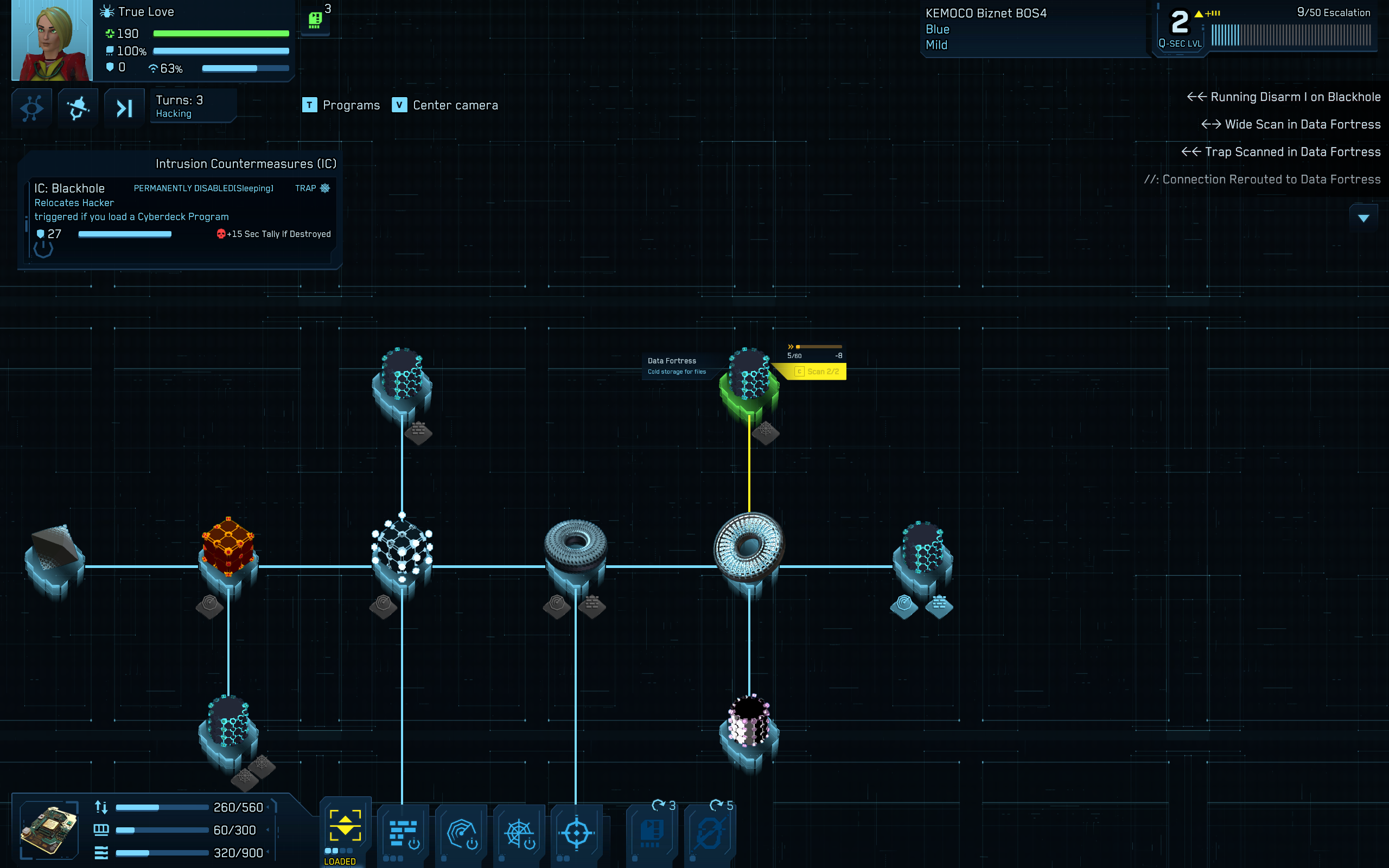This screenshot has width=1389, height=868.
Task: Activate the spiderweb trap program card
Action: click(518, 832)
